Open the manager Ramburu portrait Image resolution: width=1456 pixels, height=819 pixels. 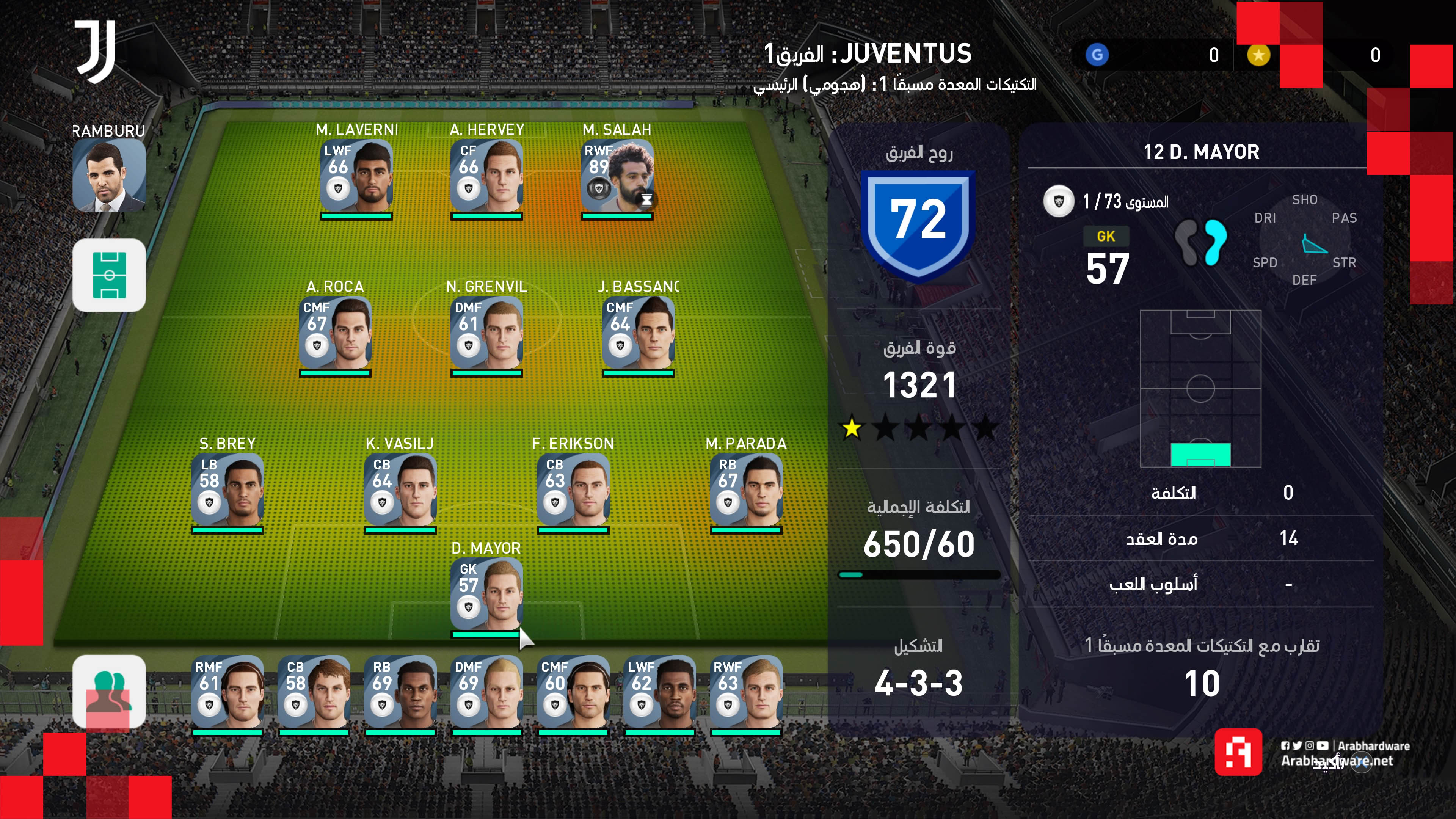tap(108, 175)
